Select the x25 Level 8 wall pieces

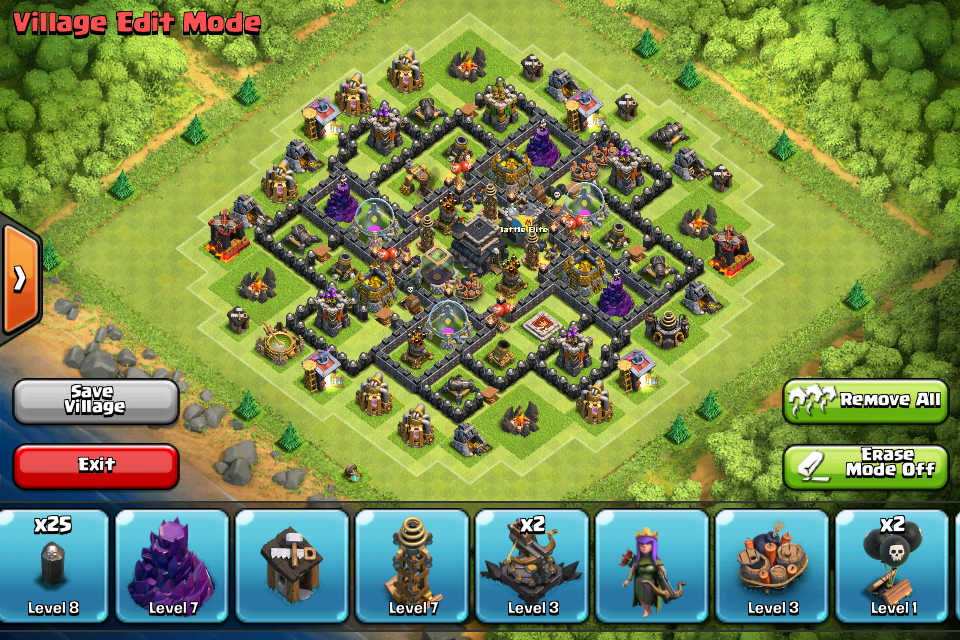(x=53, y=567)
